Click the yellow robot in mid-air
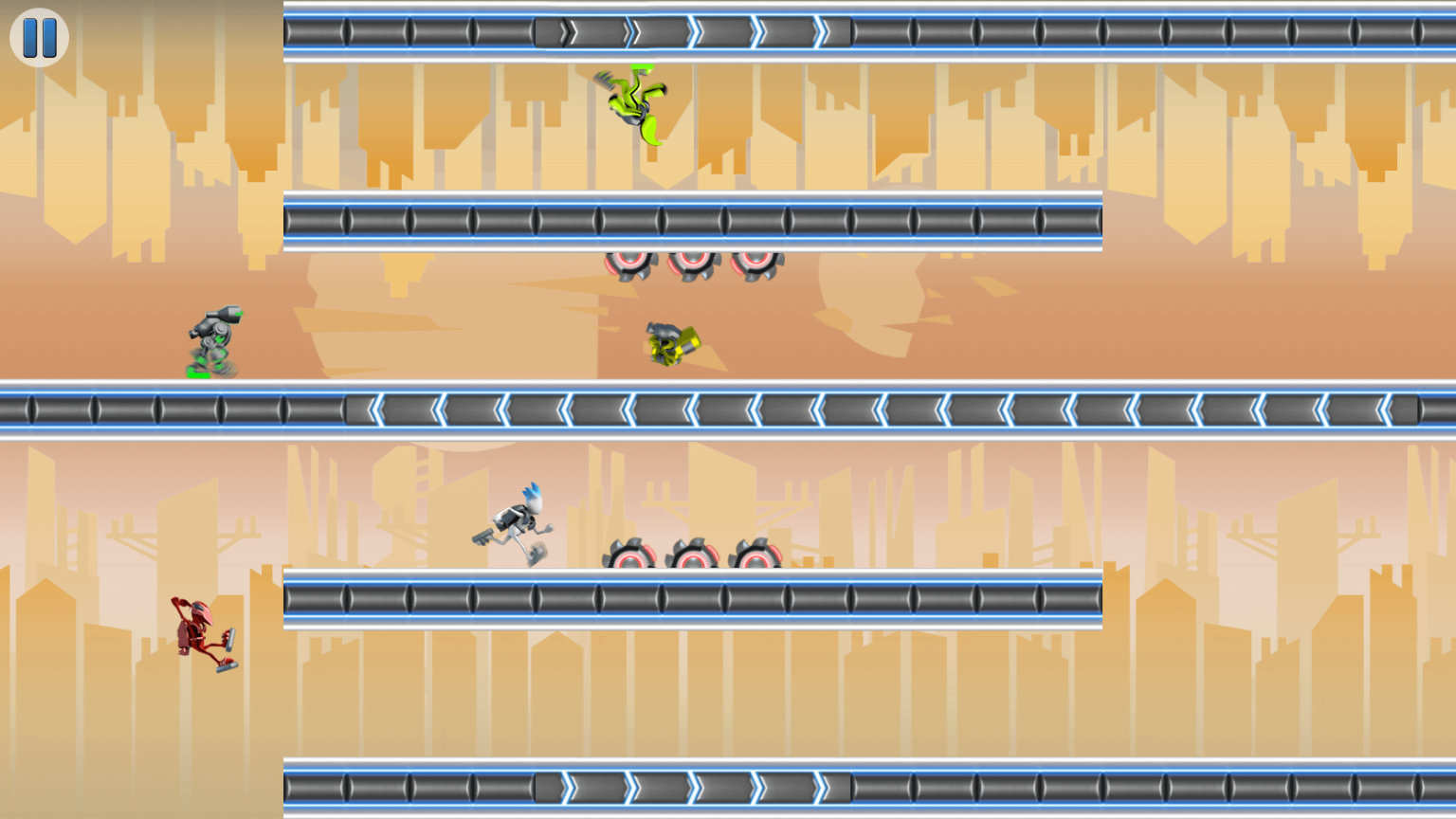1456x819 pixels. [668, 343]
